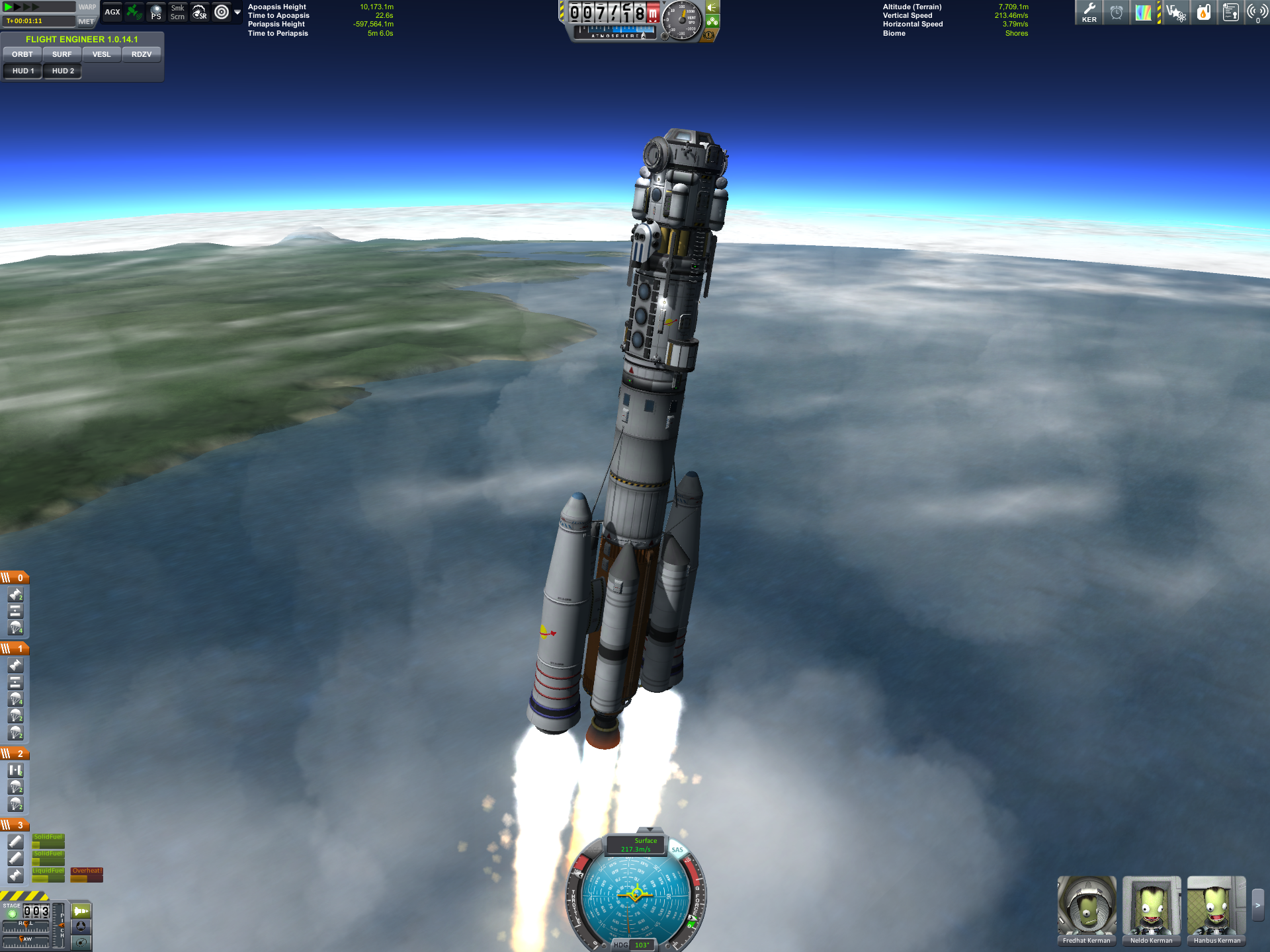Switch to staging mode rocket button
1270x952 pixels.
(x=81, y=911)
